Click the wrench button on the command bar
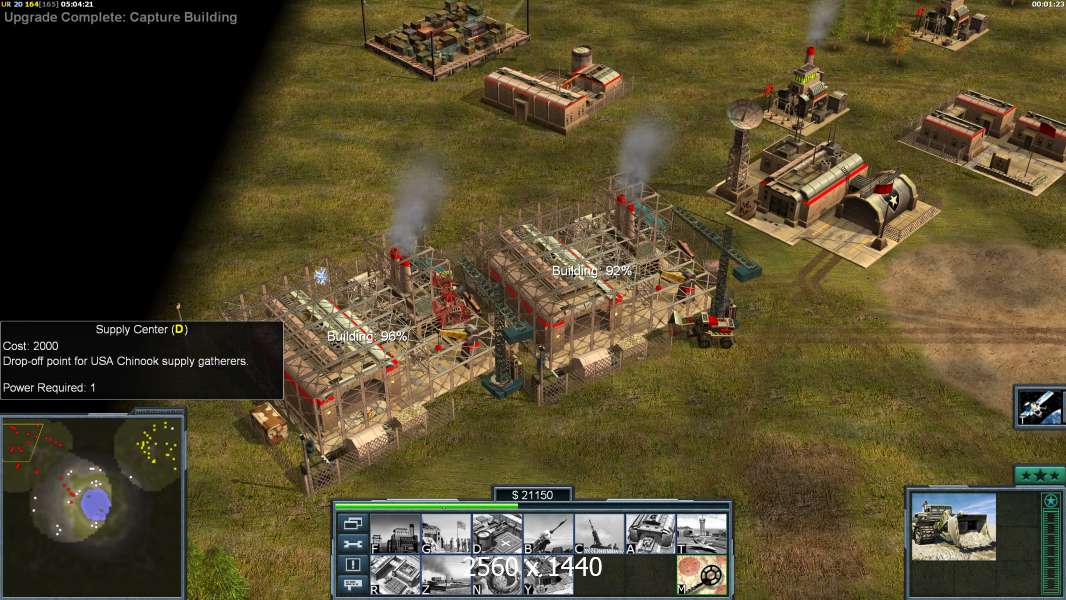 point(352,544)
